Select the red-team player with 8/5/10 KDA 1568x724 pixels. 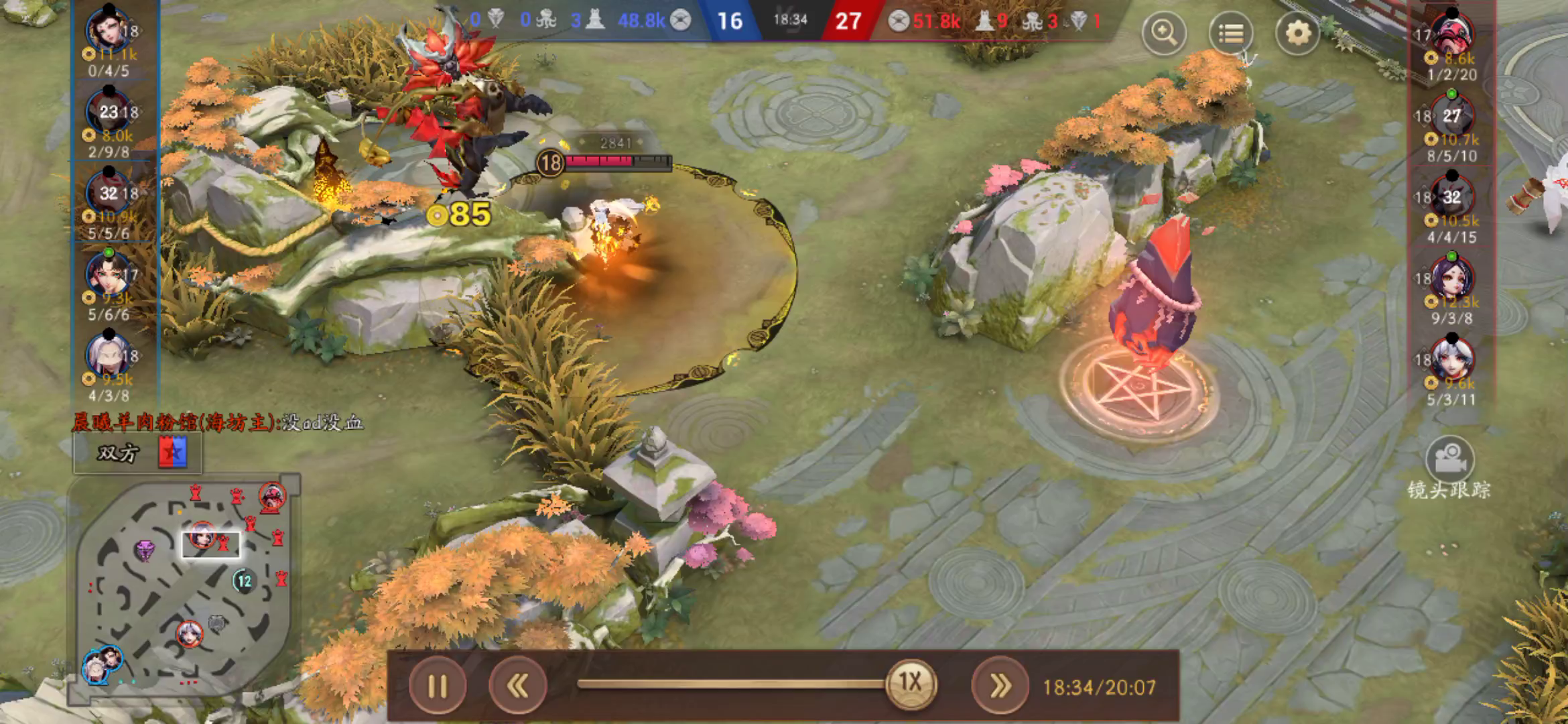tap(1452, 117)
